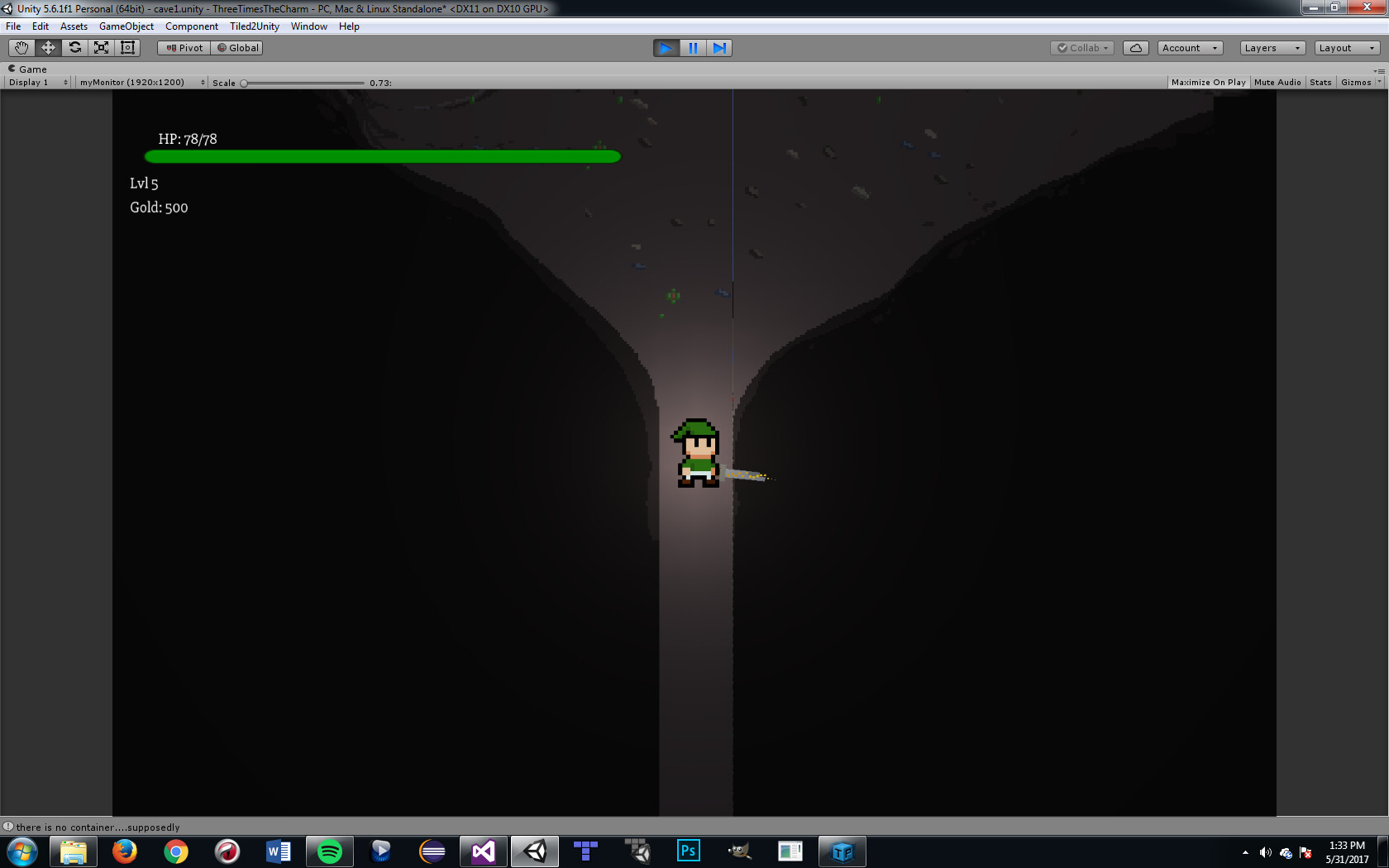The height and width of the screenshot is (868, 1389).
Task: Open the Layers dropdown
Action: (x=1272, y=47)
